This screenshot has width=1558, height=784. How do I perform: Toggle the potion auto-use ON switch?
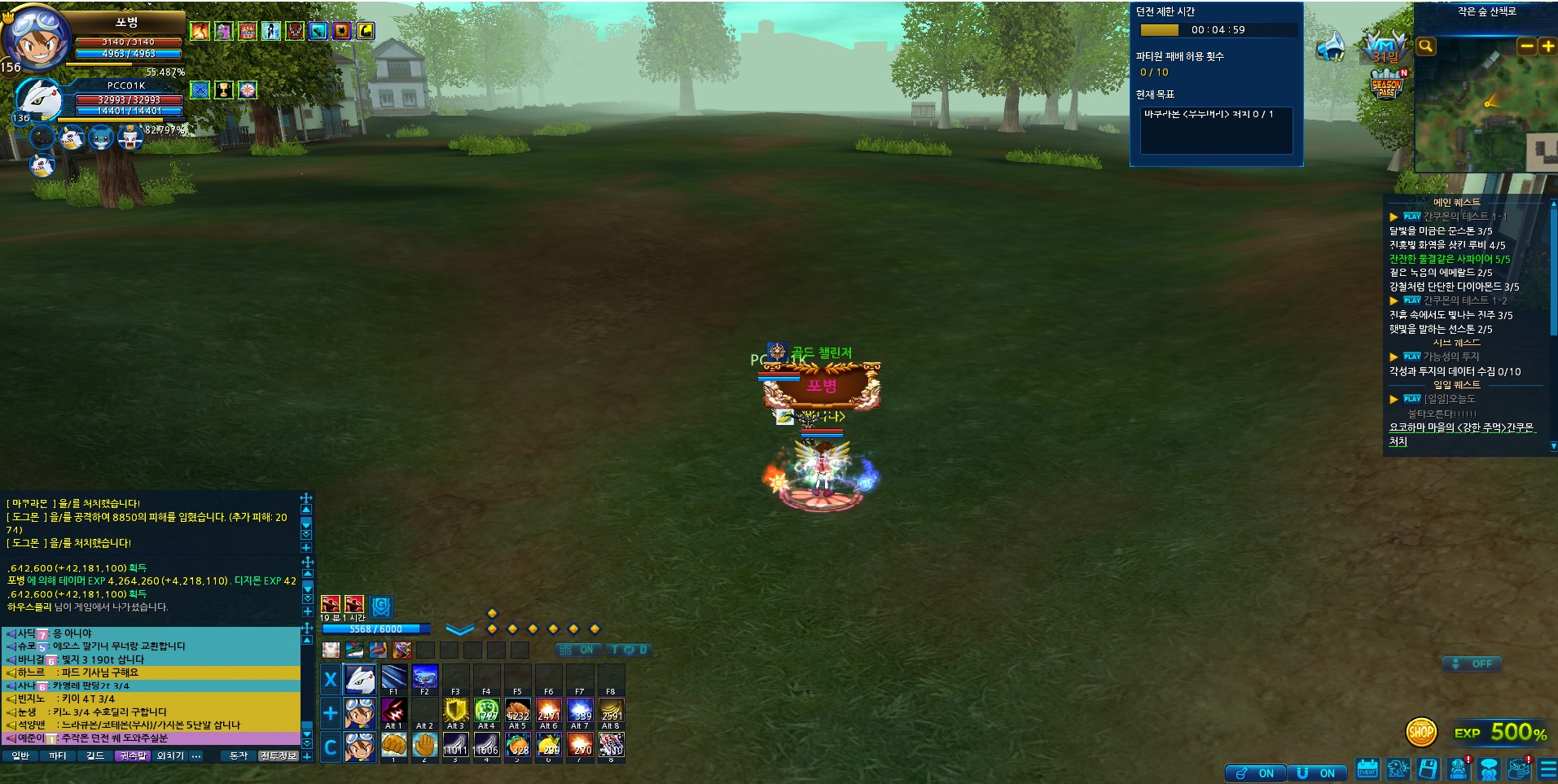point(1255,773)
